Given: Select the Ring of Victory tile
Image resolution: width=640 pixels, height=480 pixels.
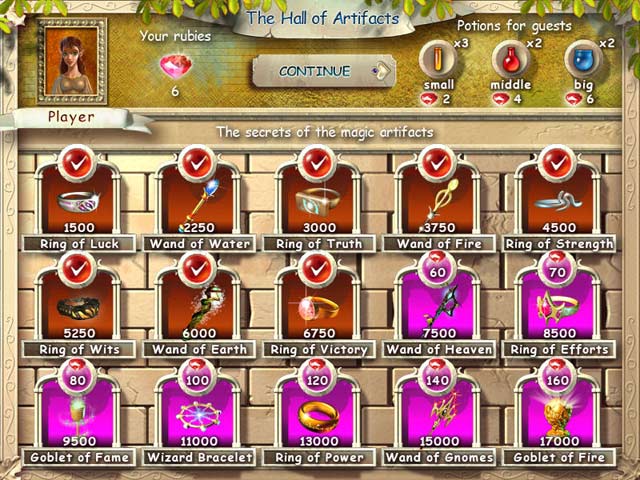Looking at the screenshot, I should pos(316,303).
